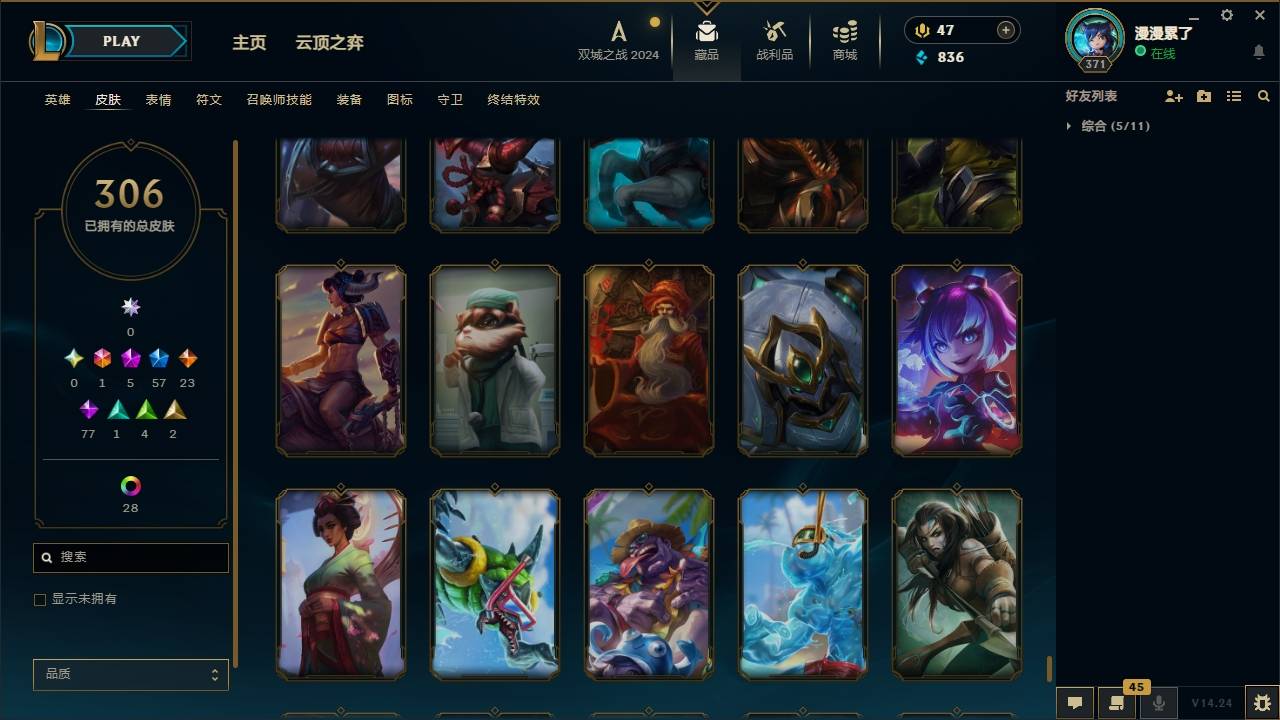Open the chat bubble icon at bottom right
The image size is (1280, 720).
coord(1073,703)
